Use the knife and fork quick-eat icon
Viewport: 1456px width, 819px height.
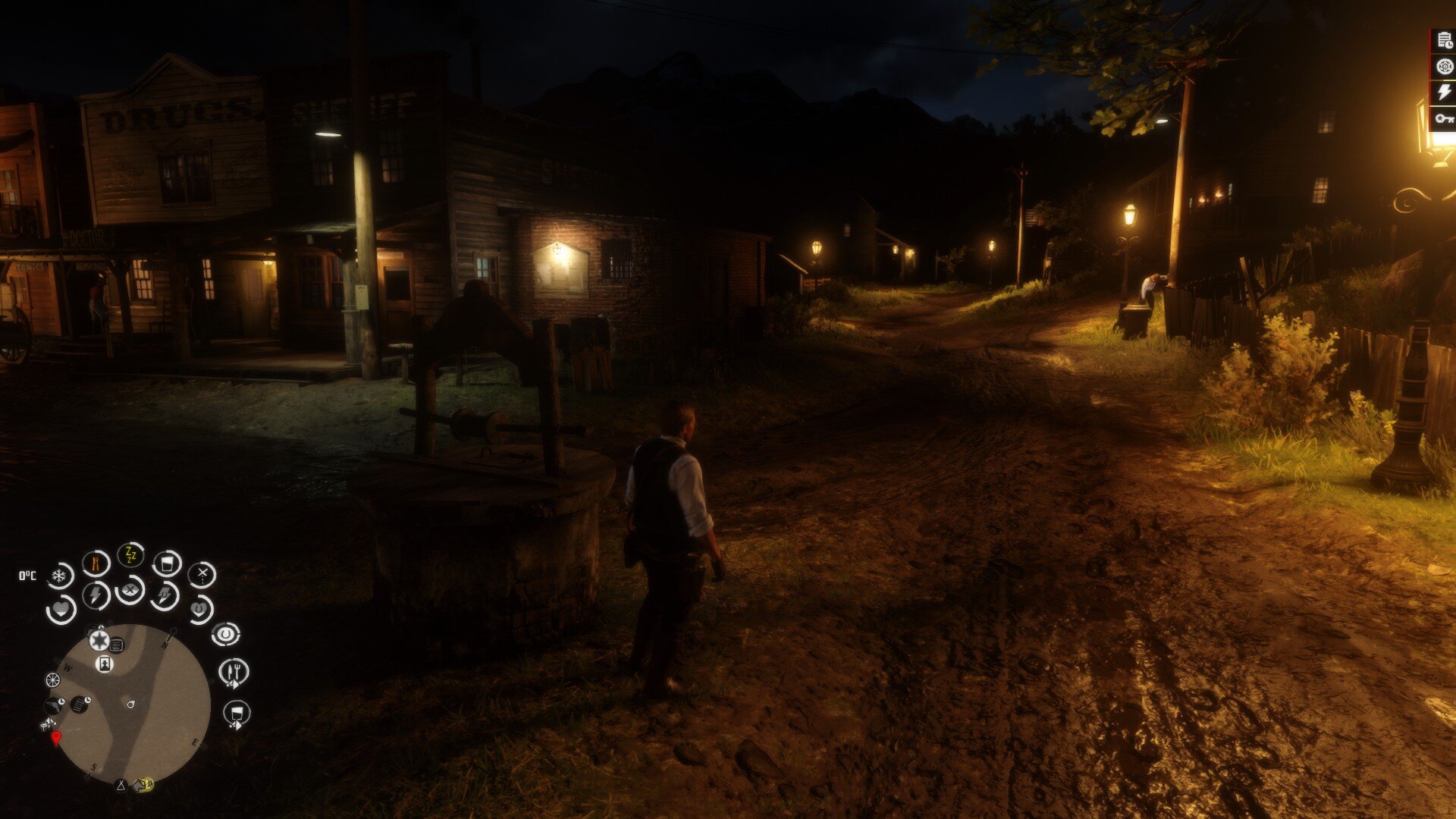pos(234,672)
